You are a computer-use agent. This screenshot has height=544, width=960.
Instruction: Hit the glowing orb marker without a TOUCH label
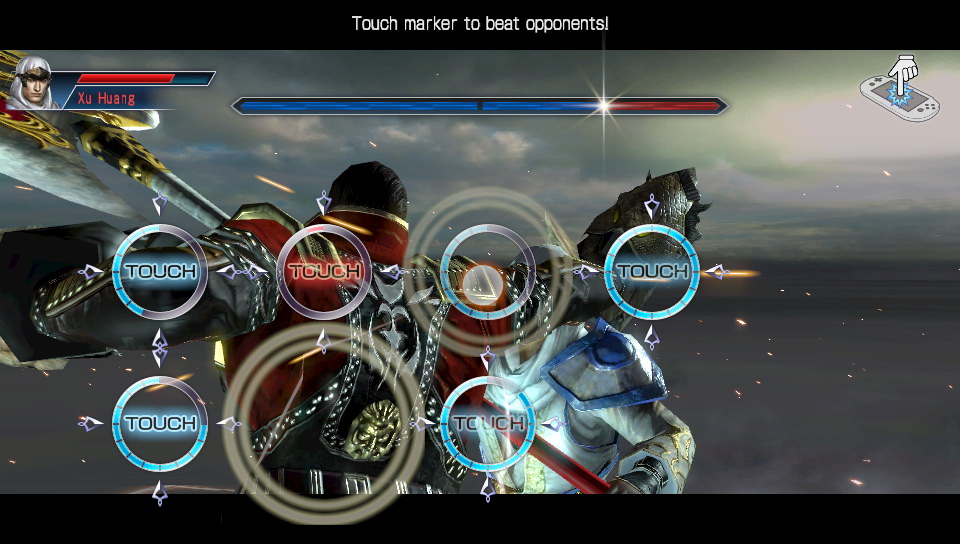click(487, 274)
